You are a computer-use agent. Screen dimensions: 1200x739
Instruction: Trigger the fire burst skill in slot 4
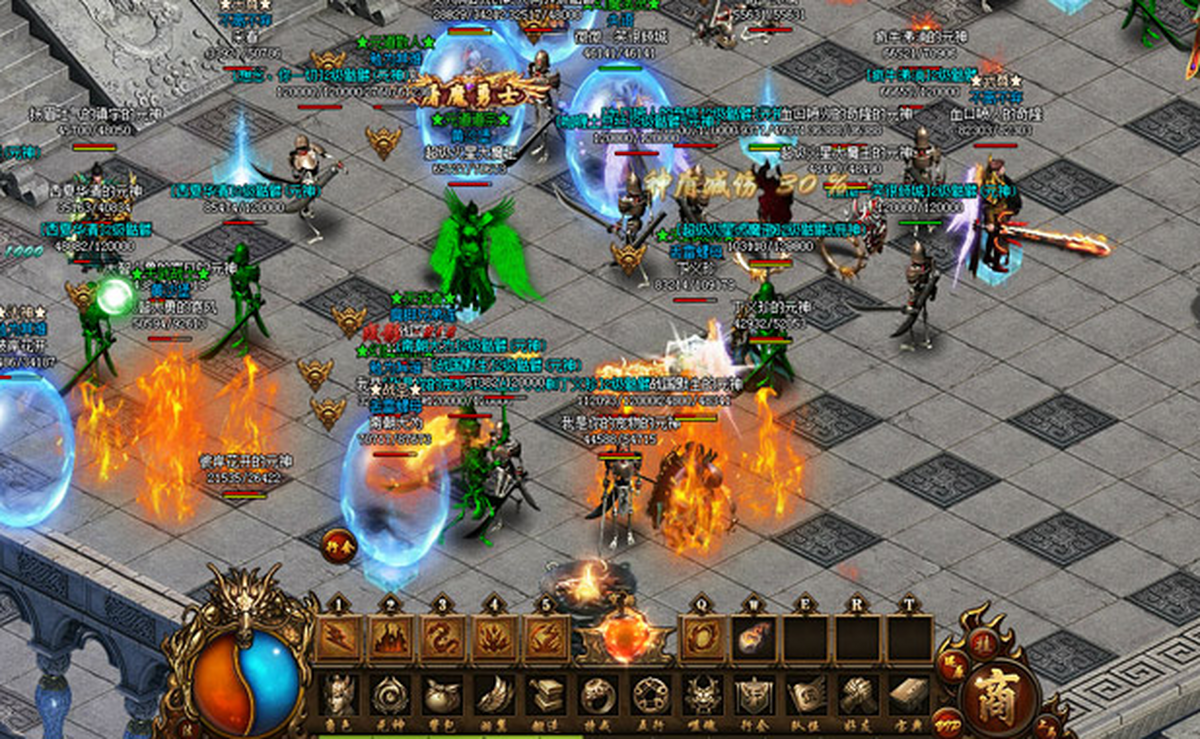click(x=495, y=639)
